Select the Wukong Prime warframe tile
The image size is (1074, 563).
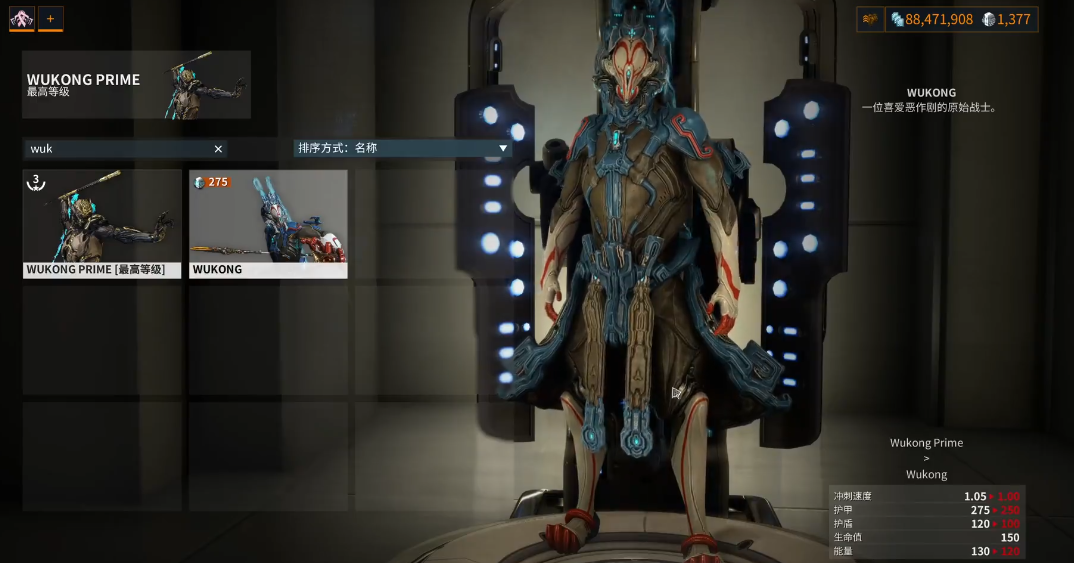click(x=102, y=223)
